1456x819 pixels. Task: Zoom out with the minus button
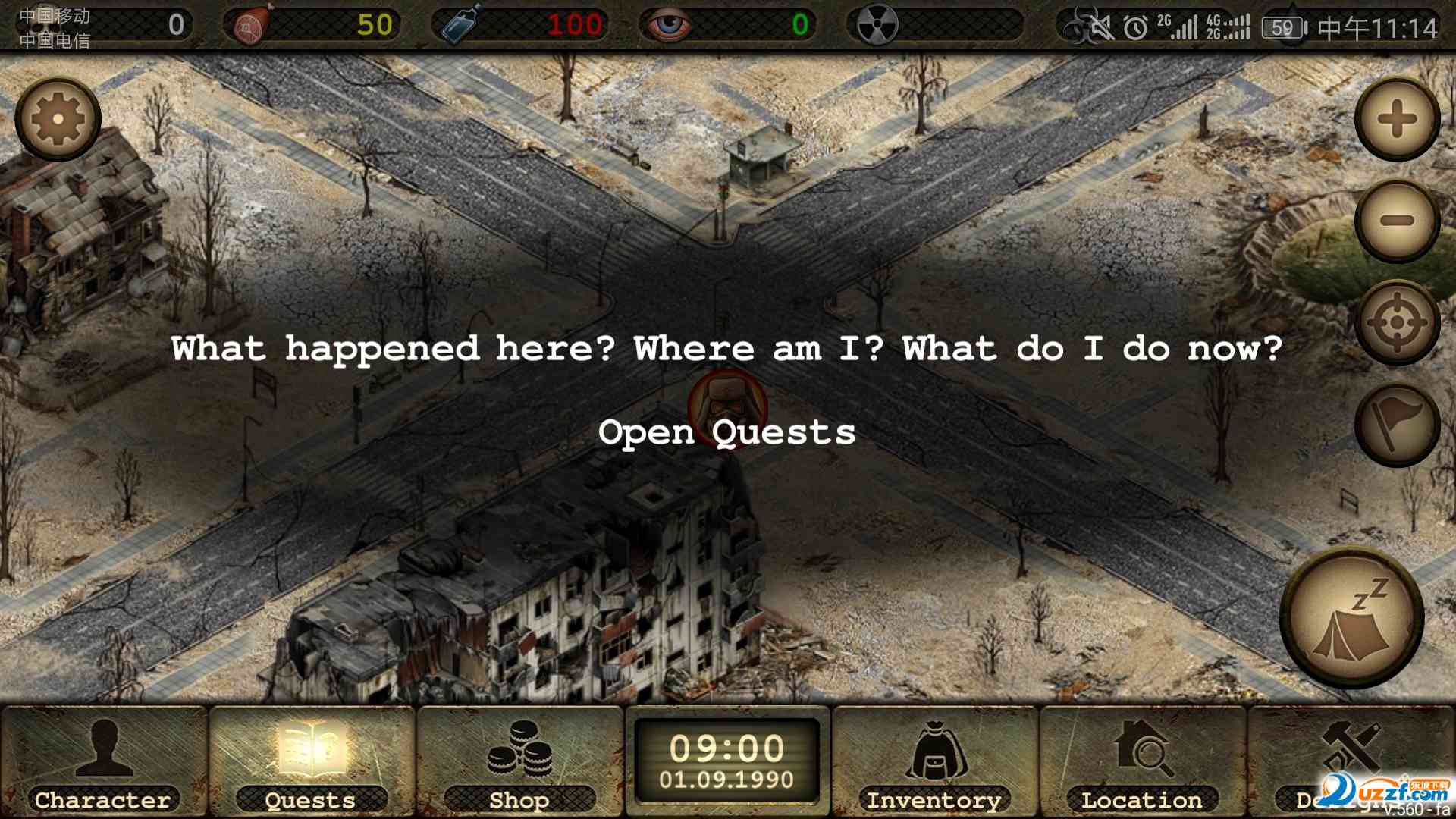point(1397,221)
